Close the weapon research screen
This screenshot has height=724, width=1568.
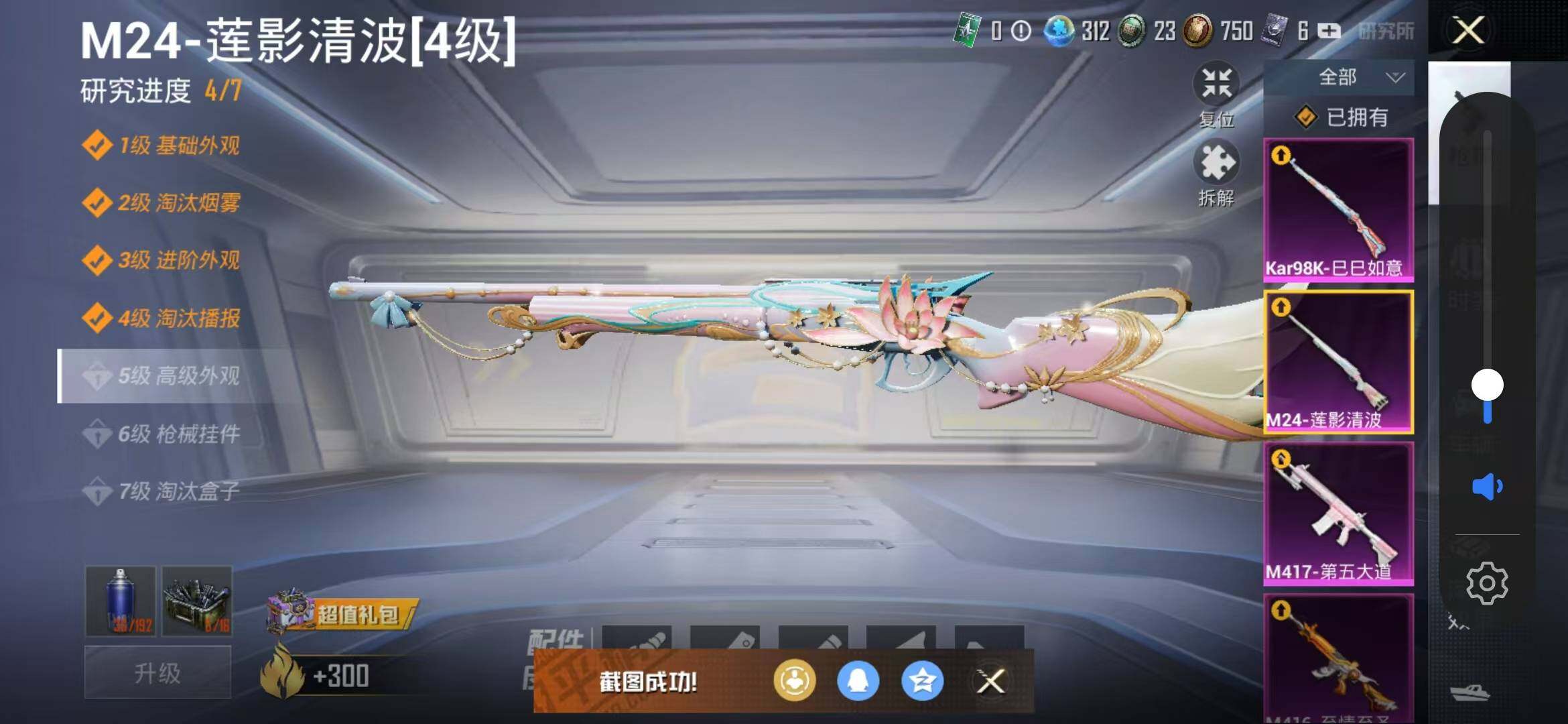tap(1467, 30)
